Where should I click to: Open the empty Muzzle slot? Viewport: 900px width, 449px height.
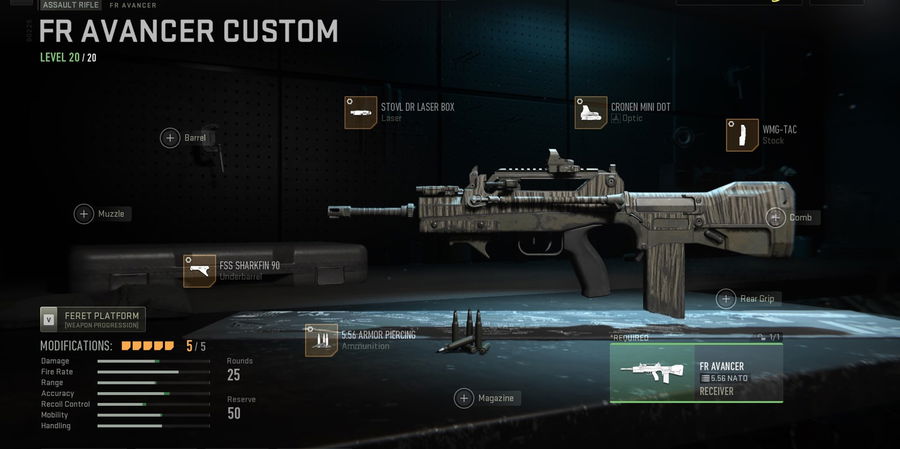click(84, 213)
